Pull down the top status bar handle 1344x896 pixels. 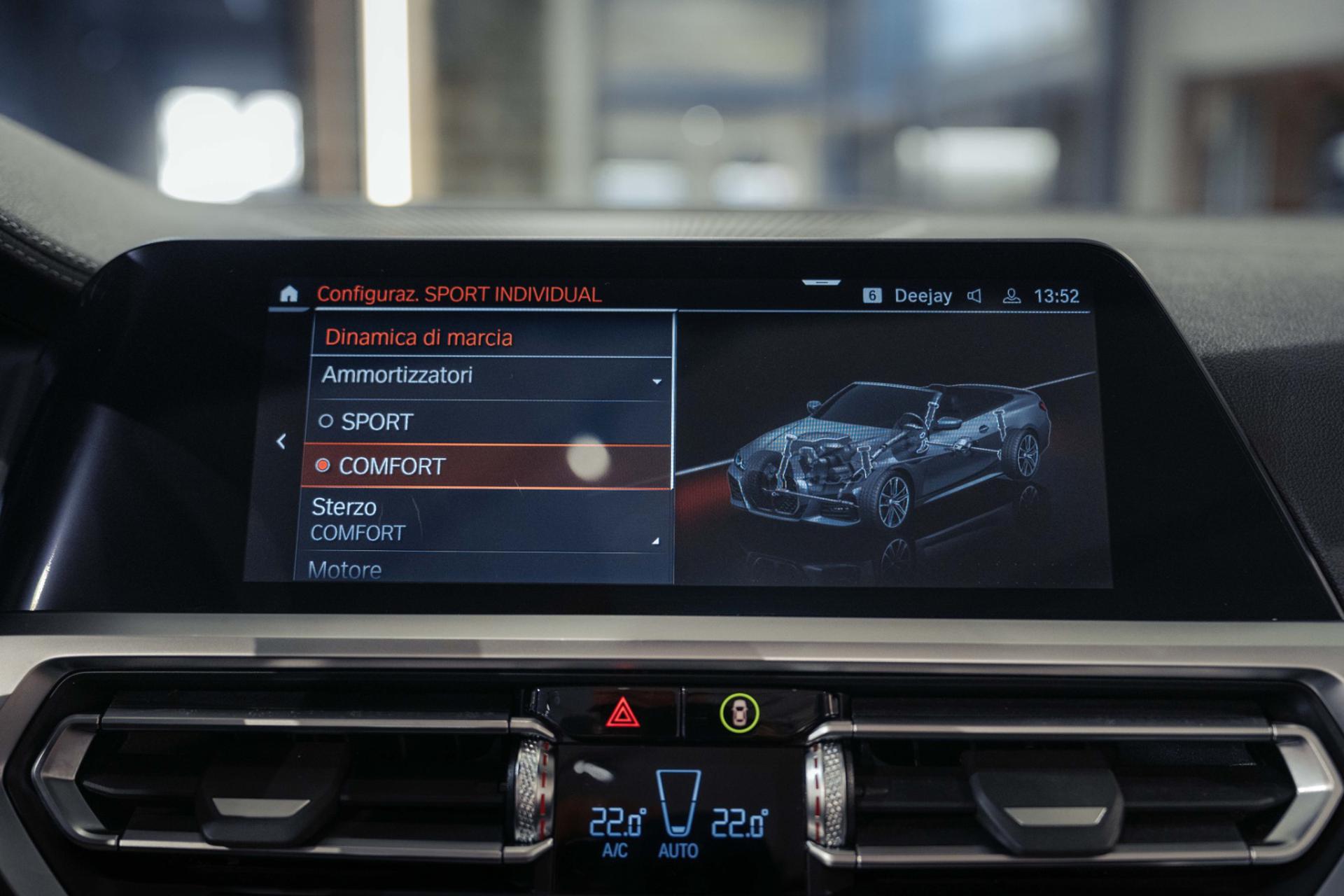pos(820,283)
